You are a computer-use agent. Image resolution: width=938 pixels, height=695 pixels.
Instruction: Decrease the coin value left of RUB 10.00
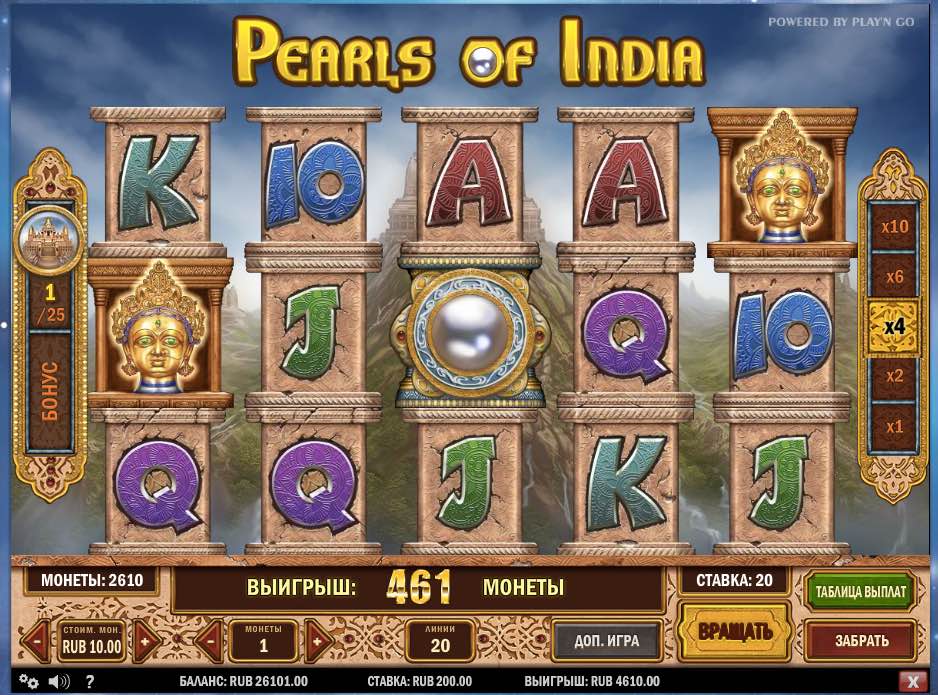tap(37, 641)
